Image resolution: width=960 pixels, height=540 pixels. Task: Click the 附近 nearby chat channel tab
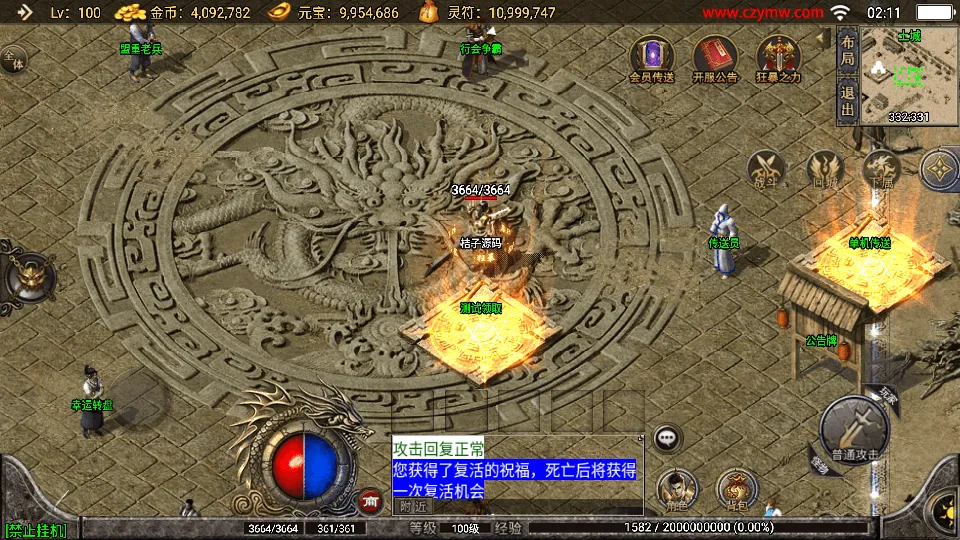tap(412, 506)
